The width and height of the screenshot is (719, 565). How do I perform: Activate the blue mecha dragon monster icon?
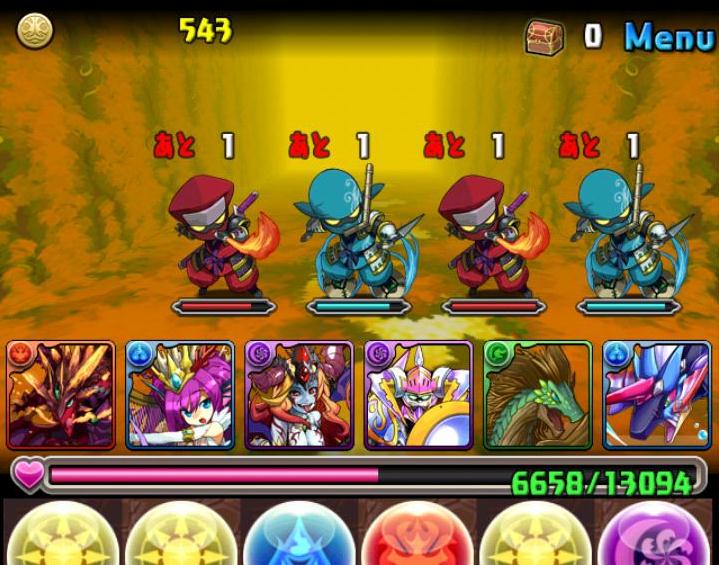click(x=656, y=395)
